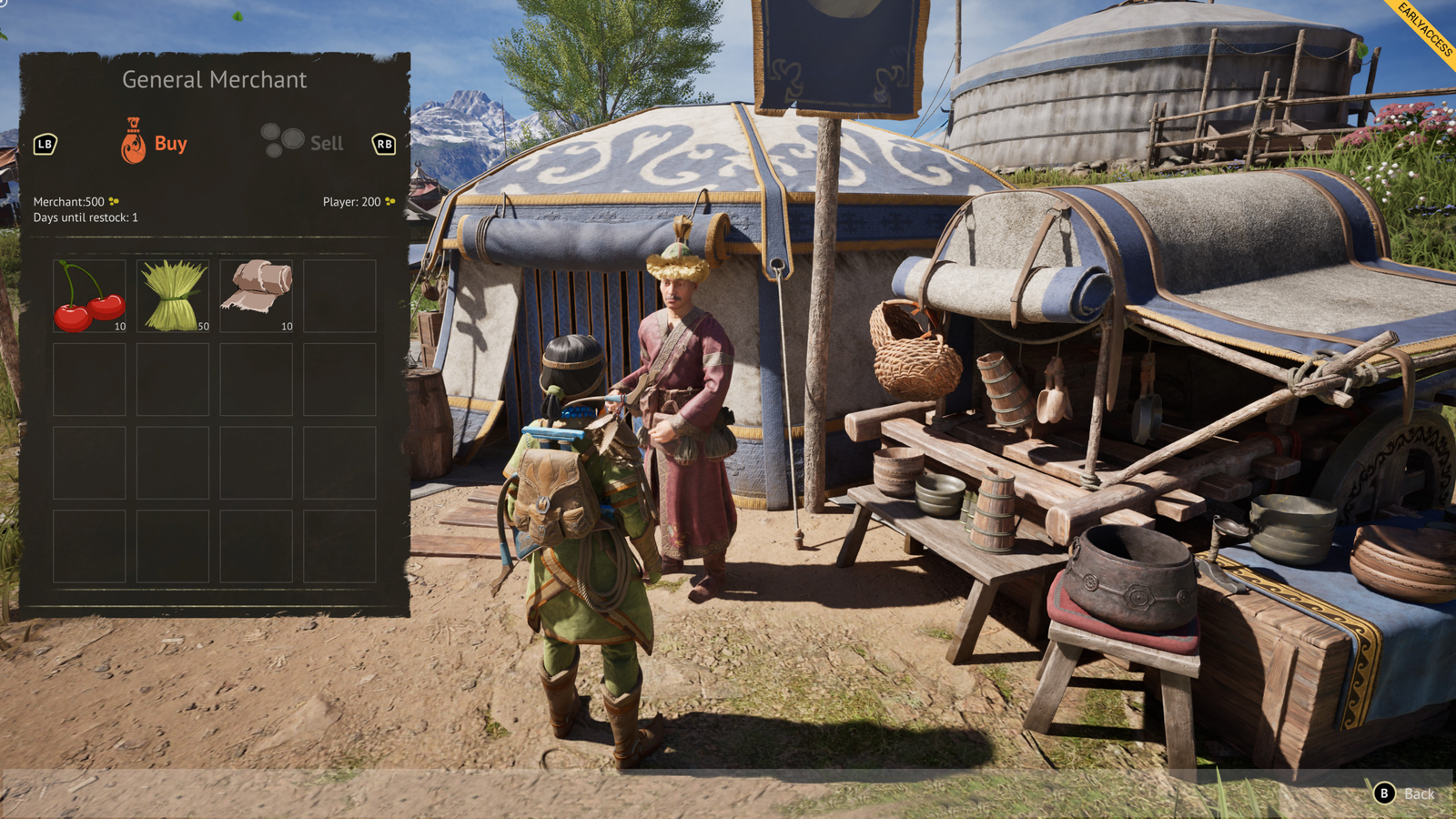
Task: Select the cherries item slot
Action: [89, 296]
